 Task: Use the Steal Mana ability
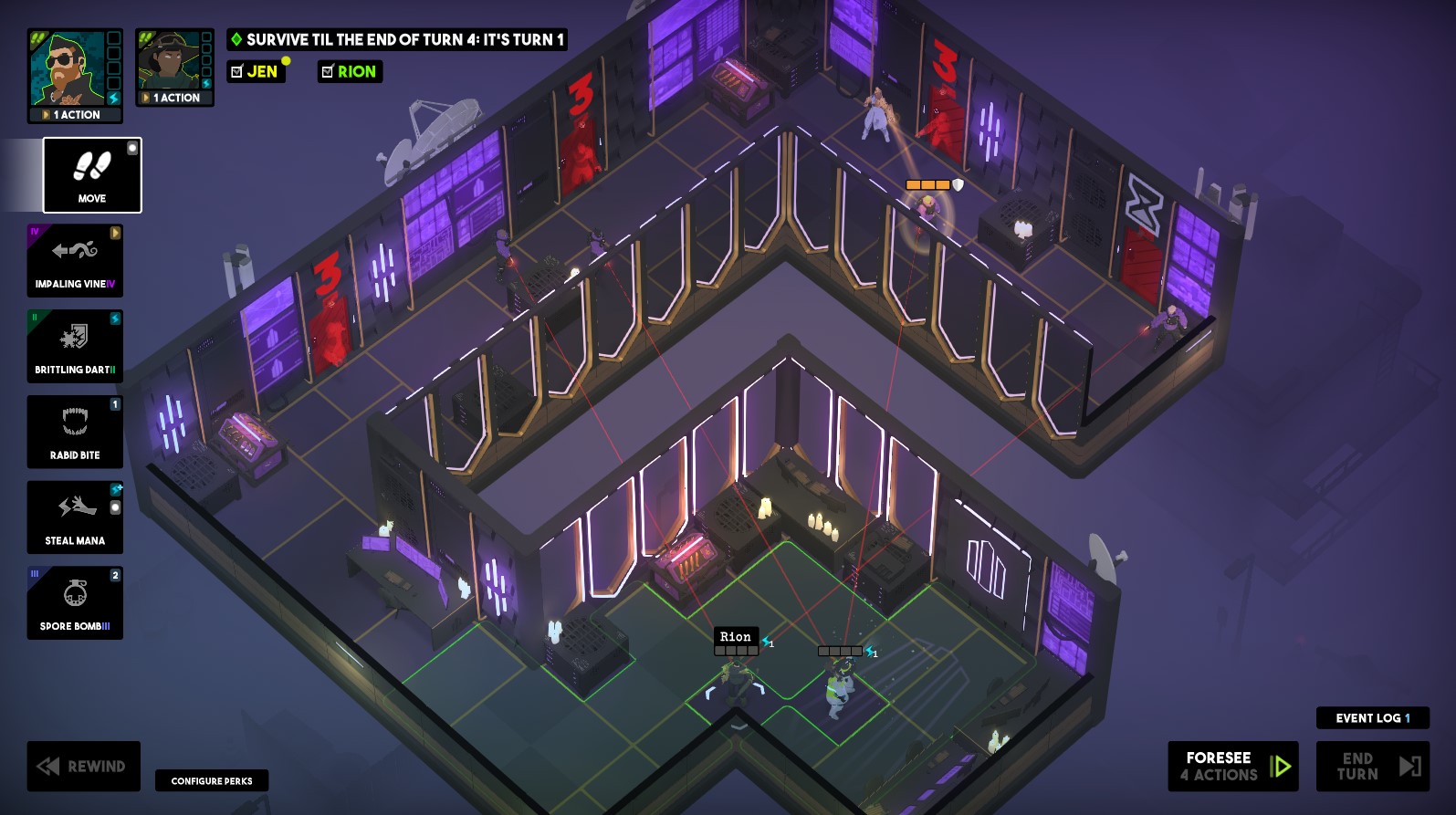coord(74,517)
